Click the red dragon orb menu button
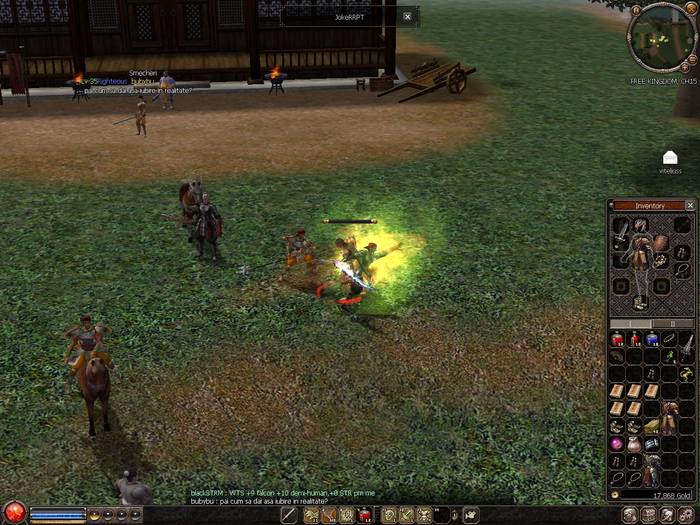The image size is (700, 525). 14,514
